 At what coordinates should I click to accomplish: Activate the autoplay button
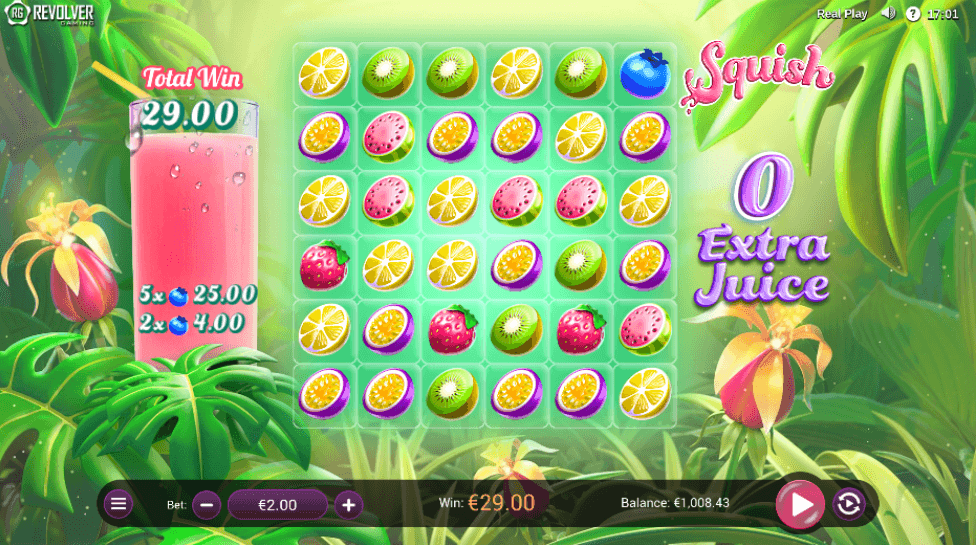pyautogui.click(x=848, y=505)
